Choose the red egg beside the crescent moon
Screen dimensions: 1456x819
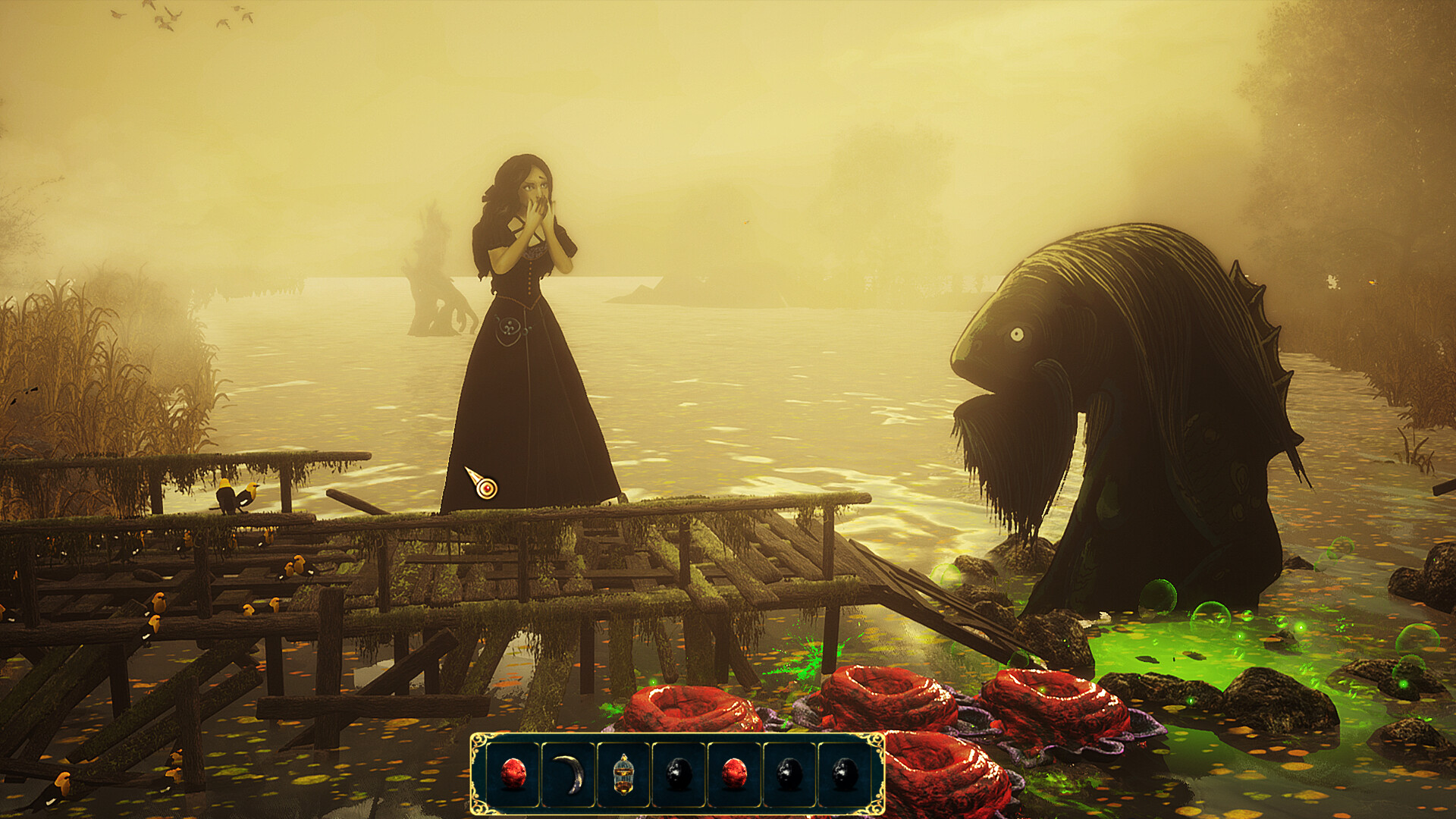[513, 774]
